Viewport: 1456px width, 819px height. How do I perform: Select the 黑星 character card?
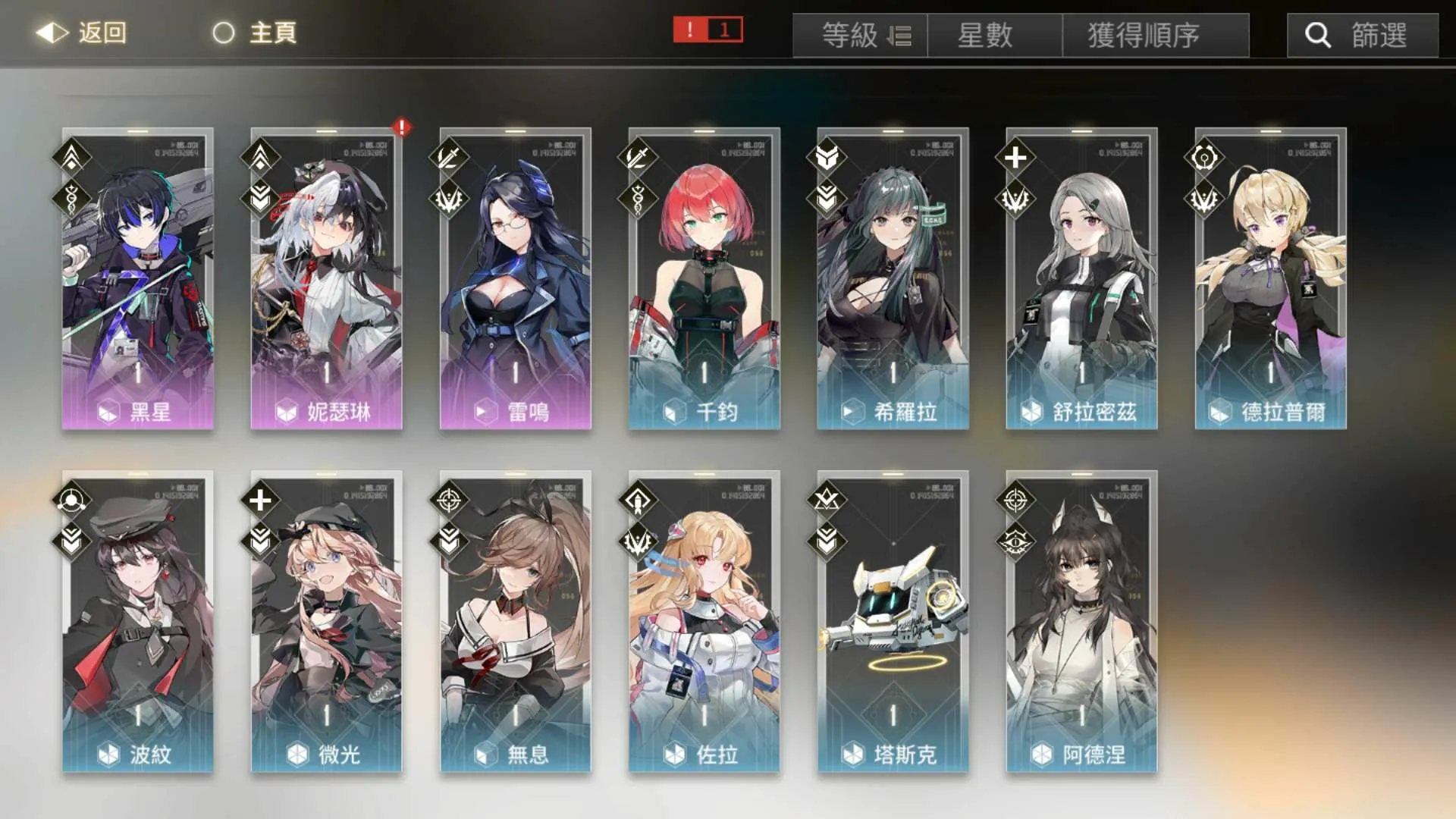click(137, 278)
